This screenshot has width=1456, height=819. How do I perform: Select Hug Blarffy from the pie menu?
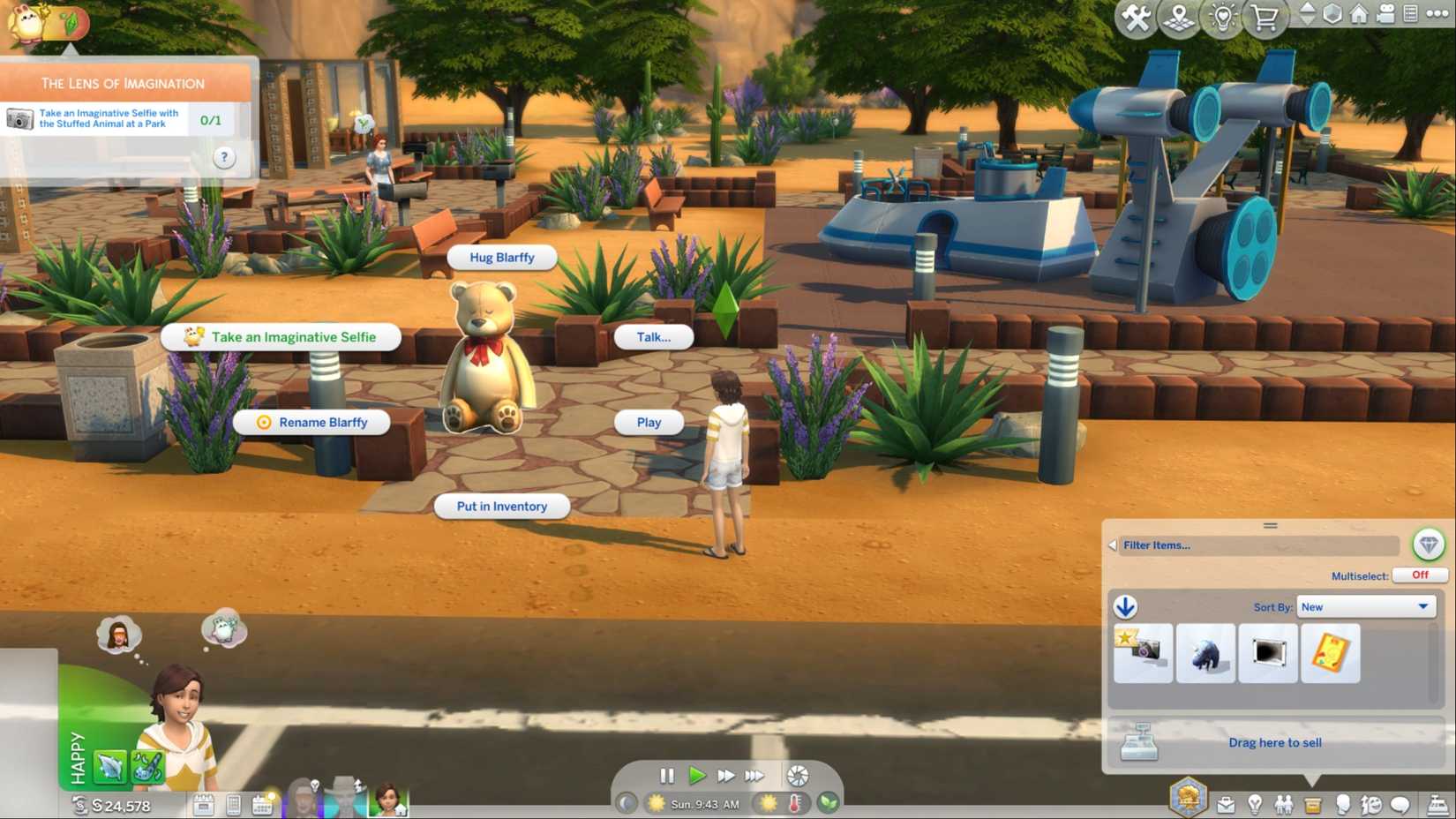[x=501, y=257]
